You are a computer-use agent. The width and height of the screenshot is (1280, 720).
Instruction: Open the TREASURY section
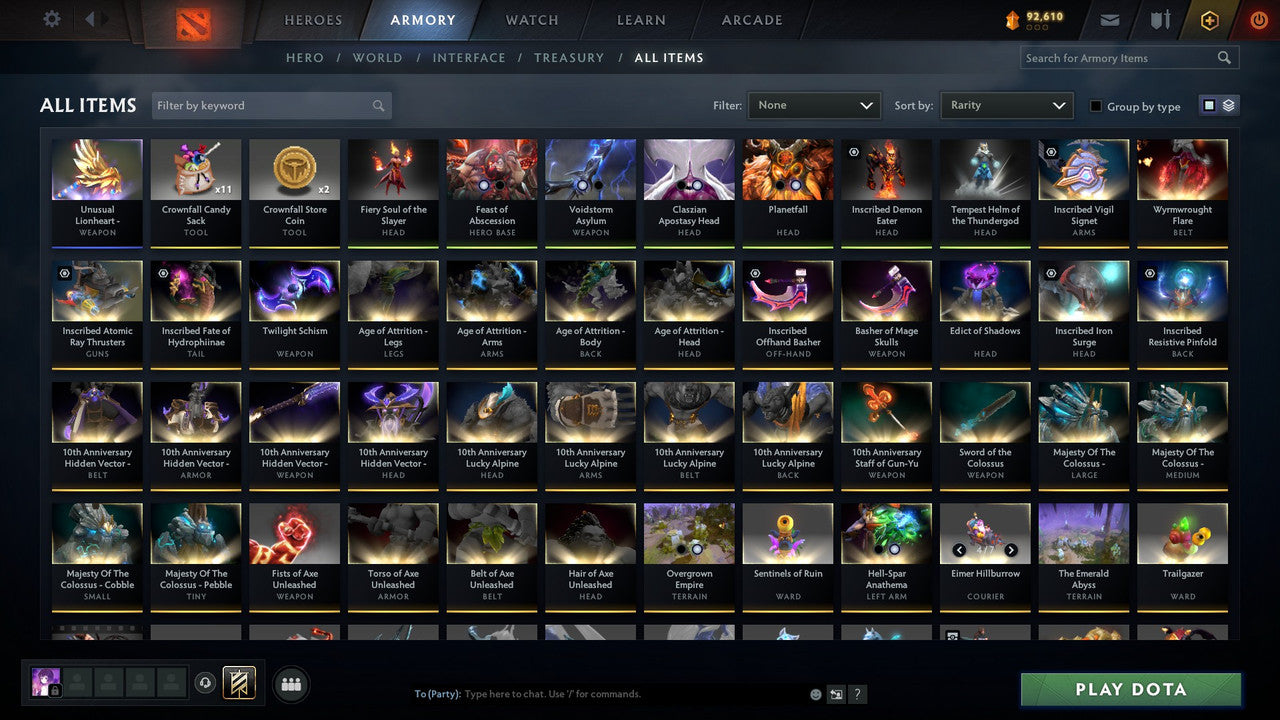(x=569, y=57)
